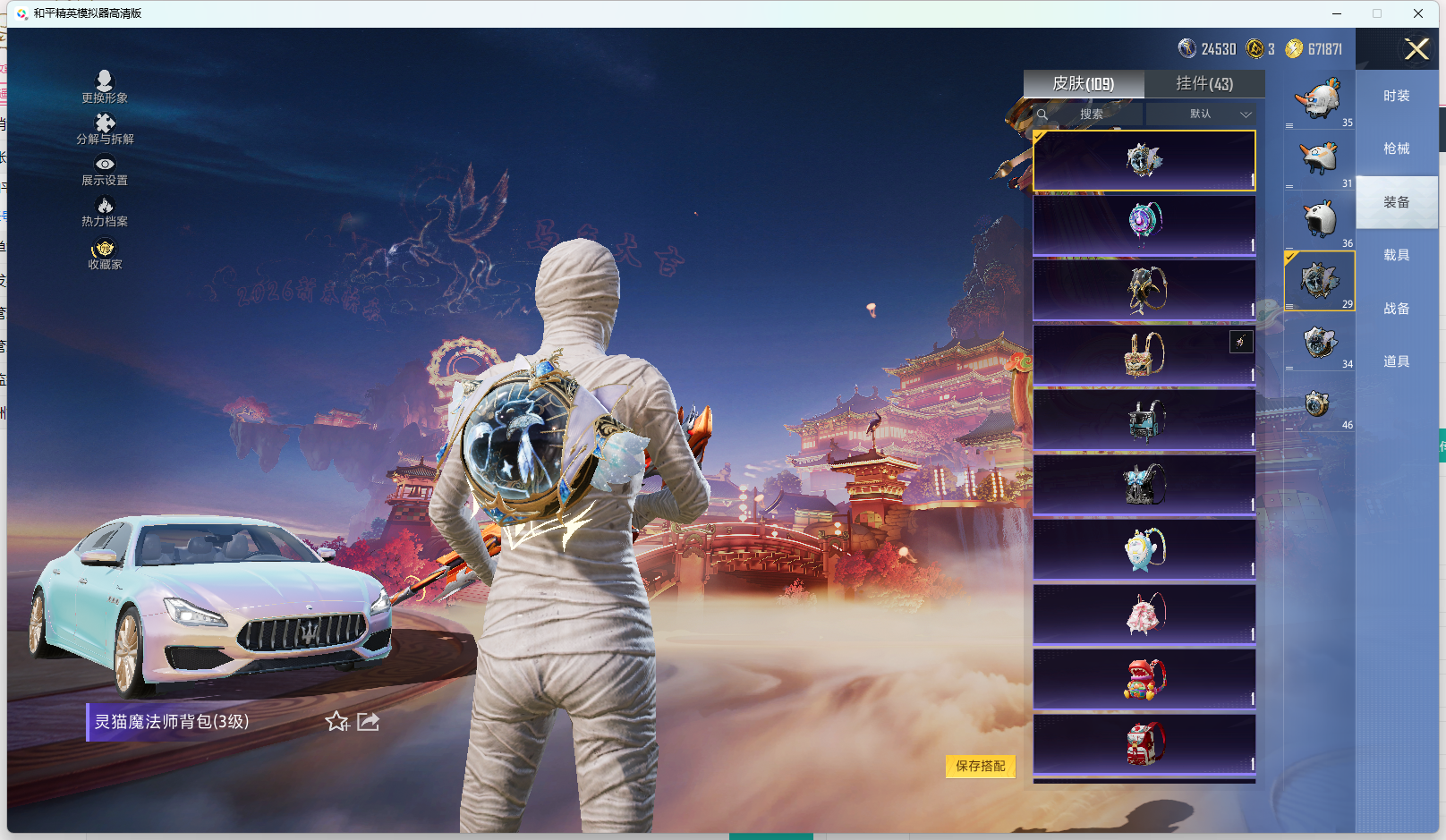Open 更换形象 change appearance option
The width and height of the screenshot is (1446, 840).
click(x=105, y=87)
